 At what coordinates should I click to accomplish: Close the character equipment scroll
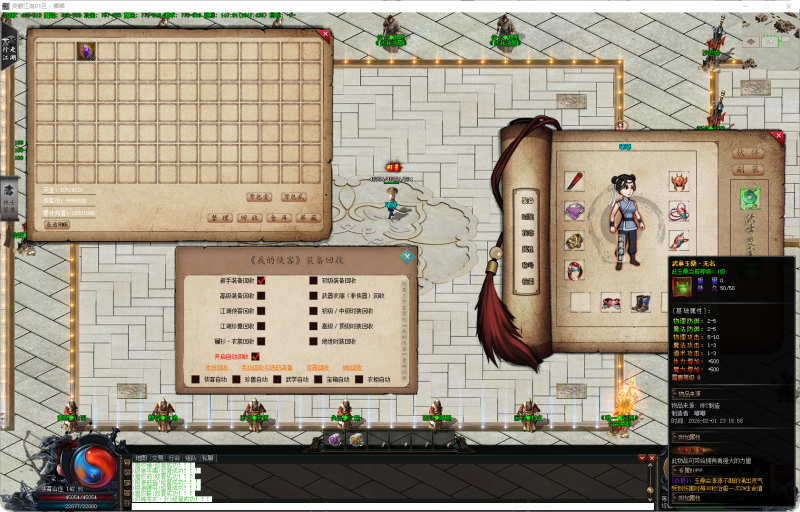click(778, 137)
